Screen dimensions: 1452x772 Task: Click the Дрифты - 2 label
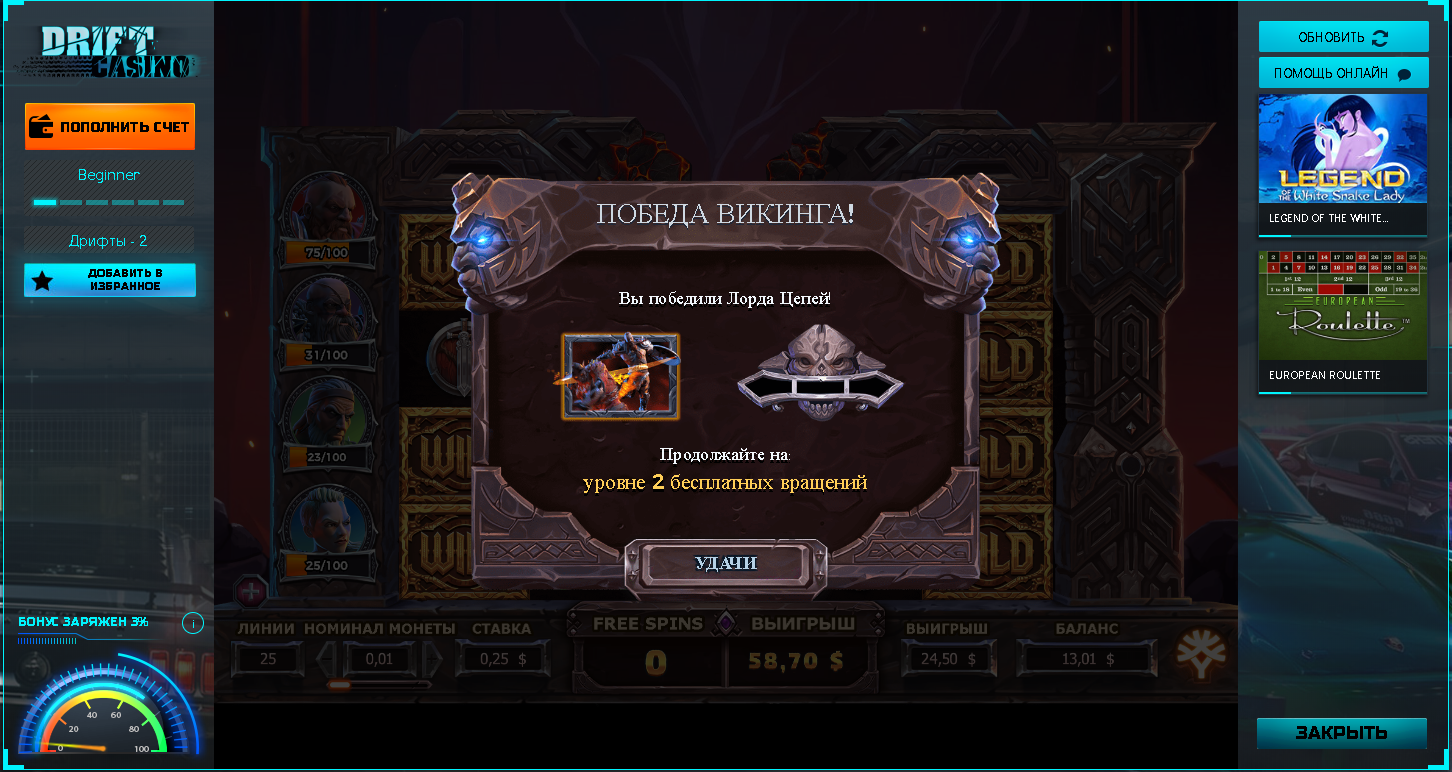click(109, 240)
